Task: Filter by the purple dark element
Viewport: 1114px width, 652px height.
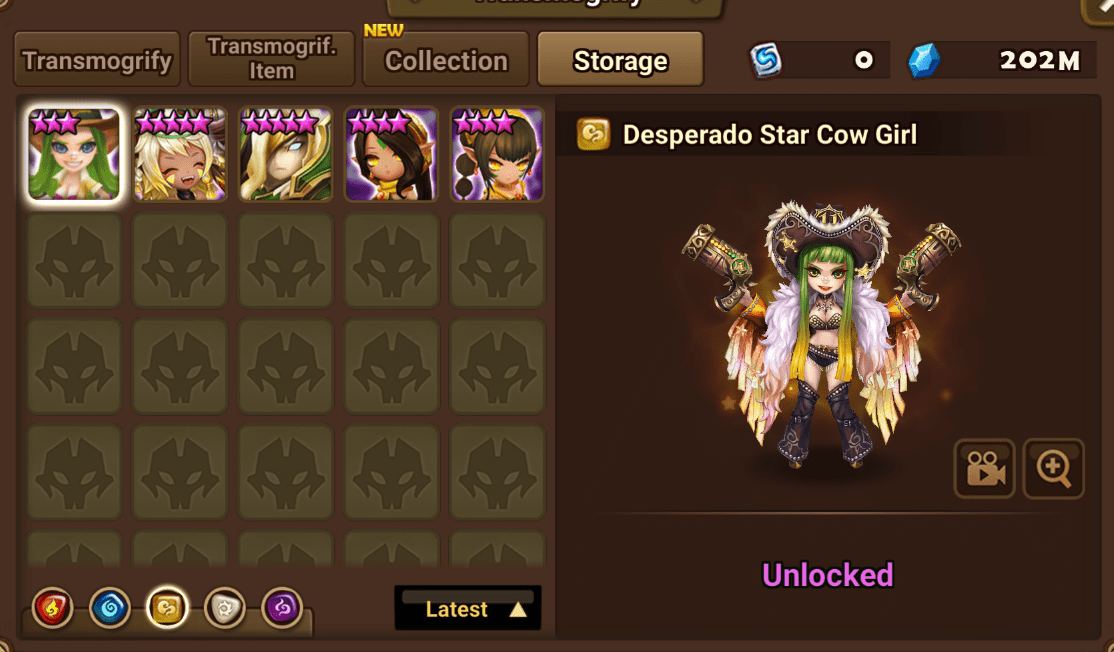Action: (282, 608)
